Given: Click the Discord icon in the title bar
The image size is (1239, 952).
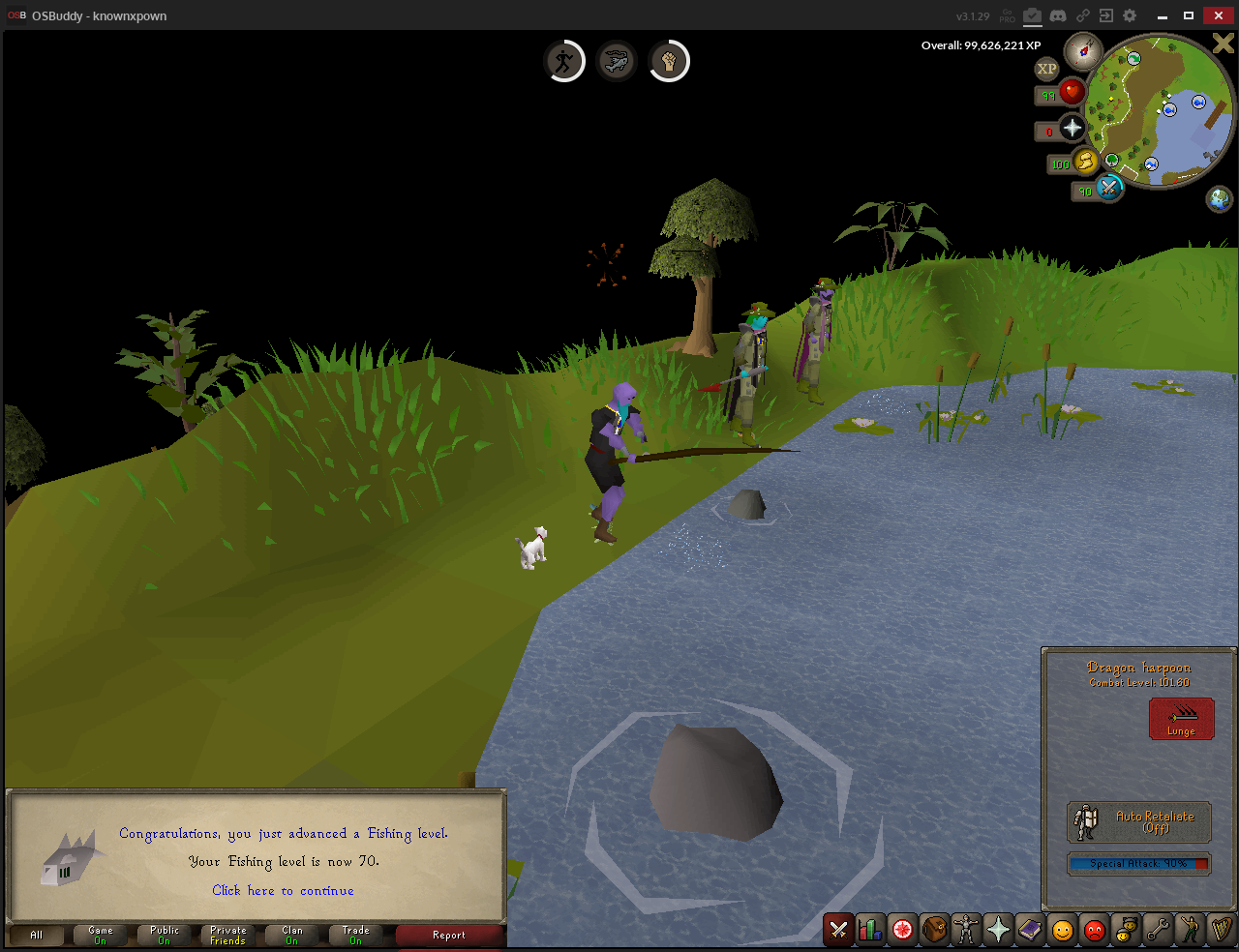Looking at the screenshot, I should click(x=1058, y=15).
